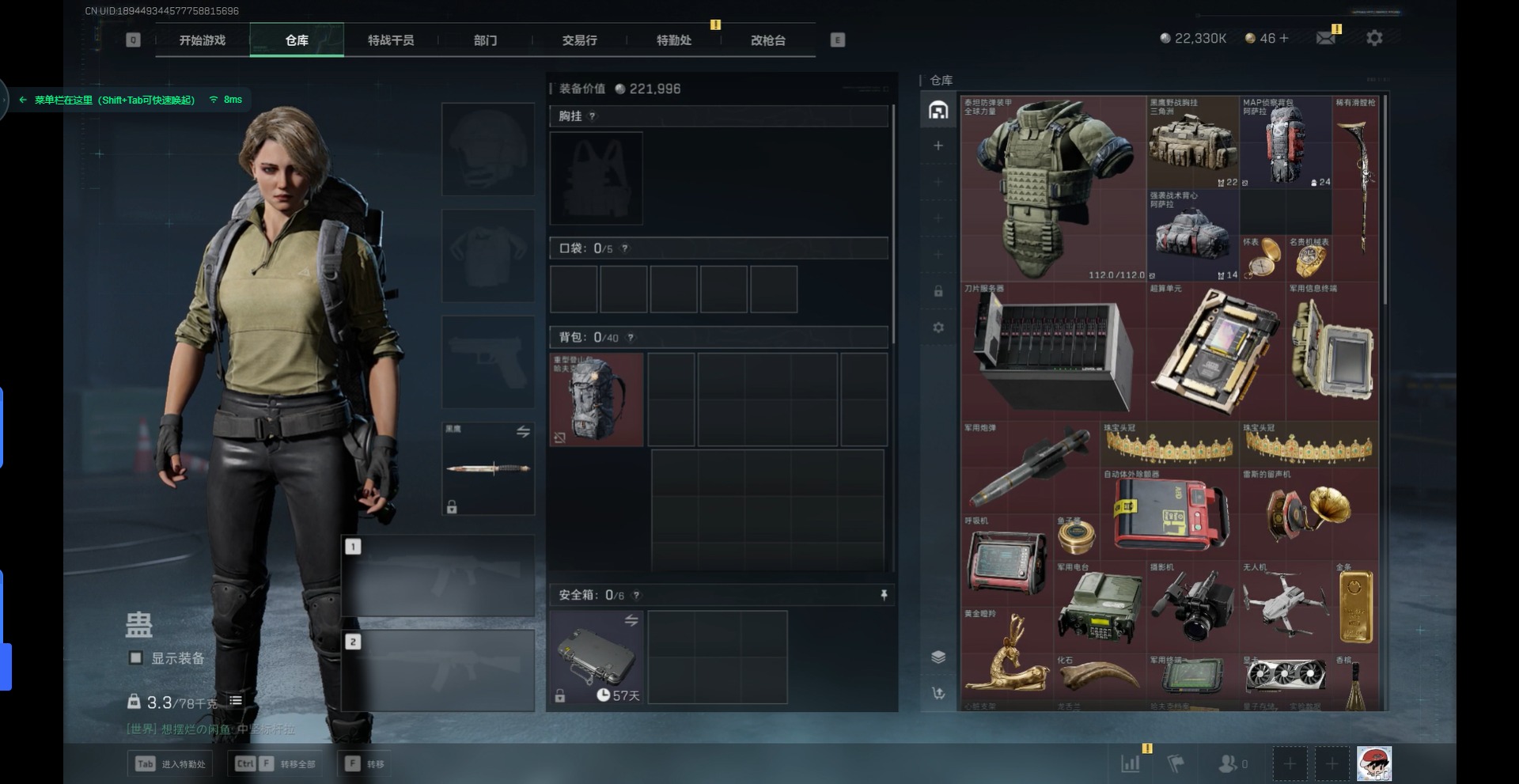Select the 军用炮弹 shell item

1030,467
